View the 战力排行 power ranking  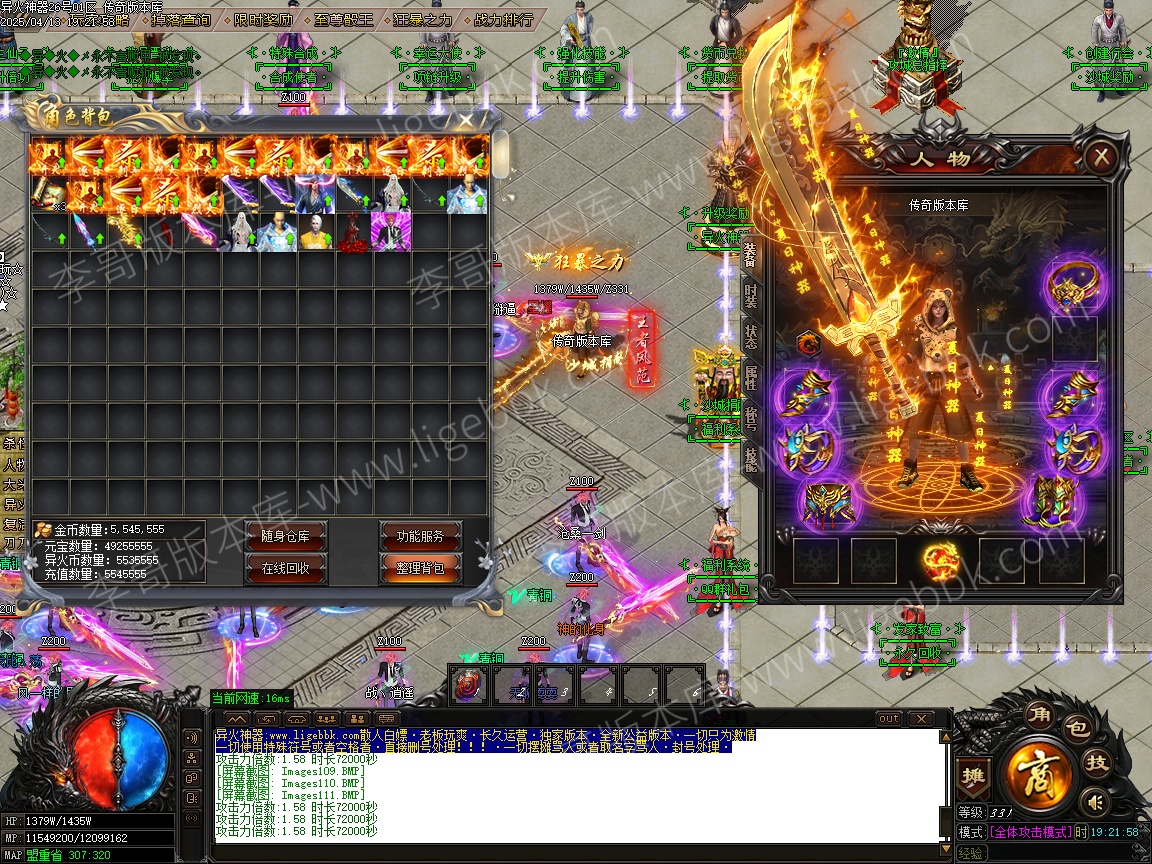(x=501, y=19)
